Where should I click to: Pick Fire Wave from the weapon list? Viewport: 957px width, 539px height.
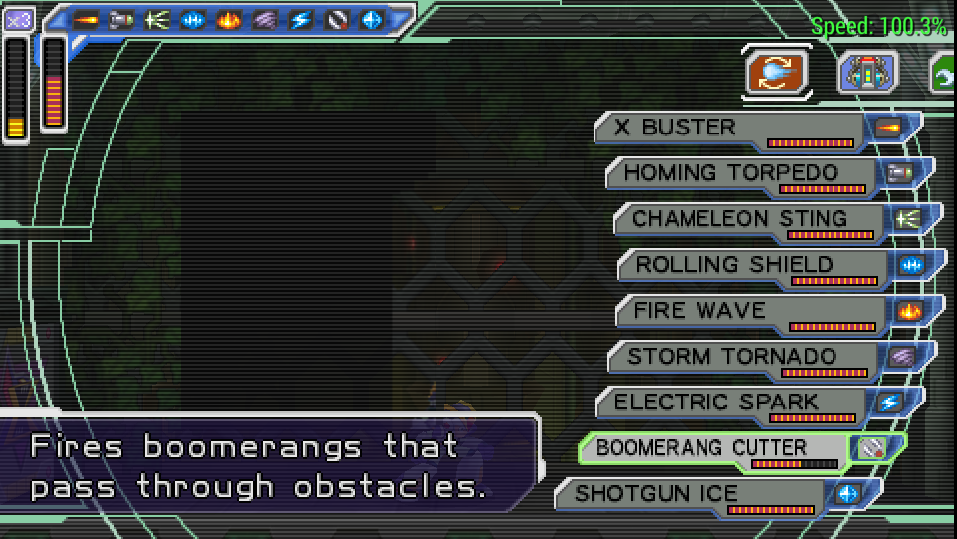pos(750,312)
